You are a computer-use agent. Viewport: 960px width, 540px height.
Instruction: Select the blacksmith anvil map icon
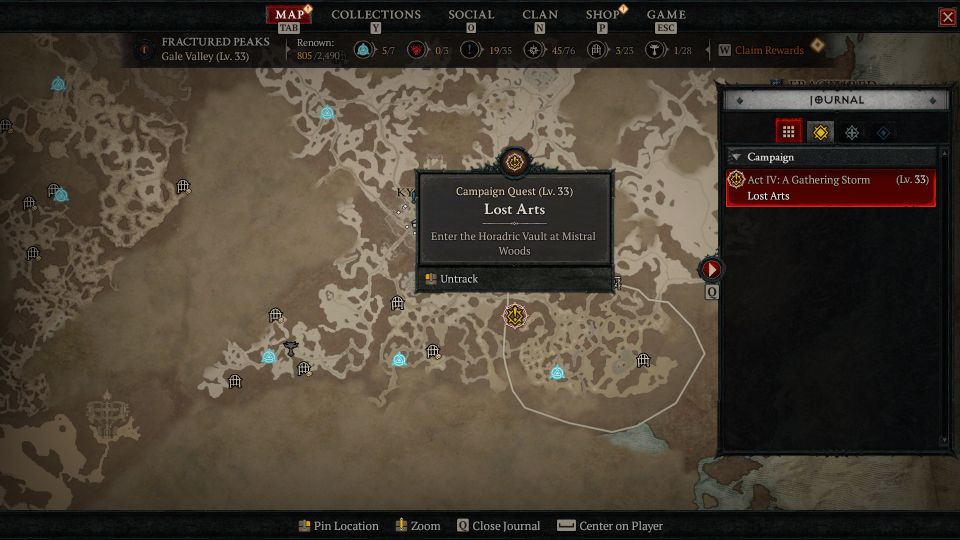pos(291,348)
